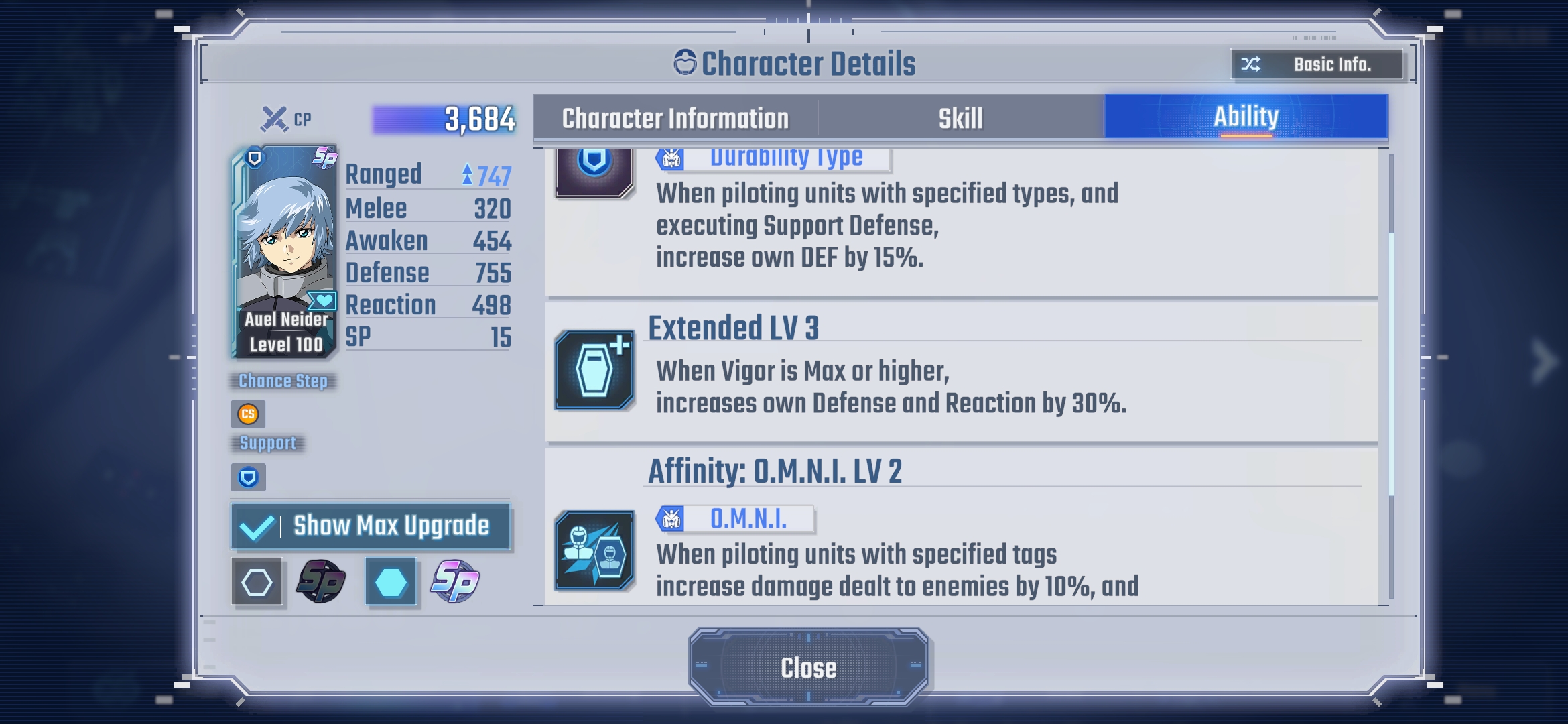Switch to the Character Information tab

(675, 119)
